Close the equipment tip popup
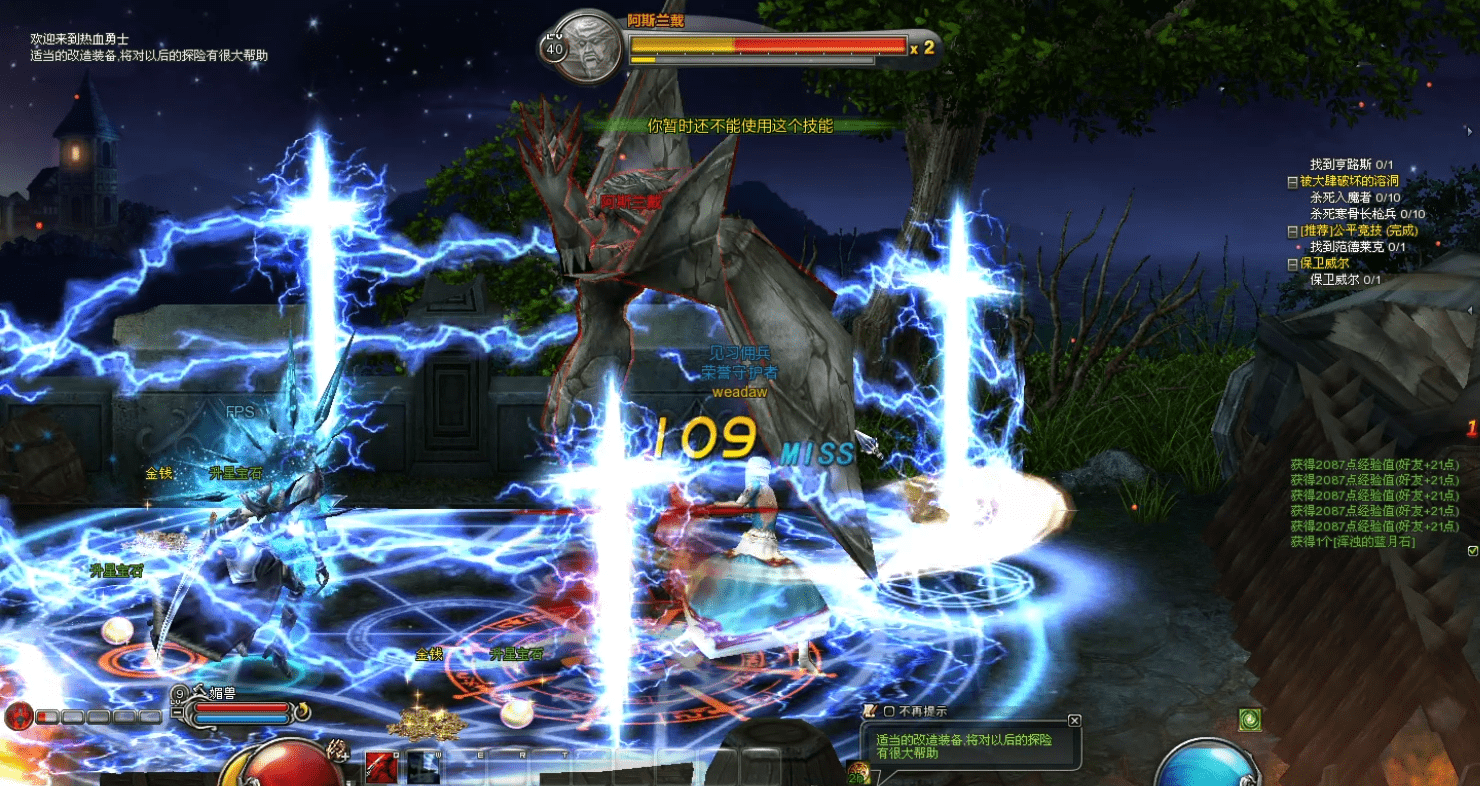The height and width of the screenshot is (786, 1480). pos(1074,720)
